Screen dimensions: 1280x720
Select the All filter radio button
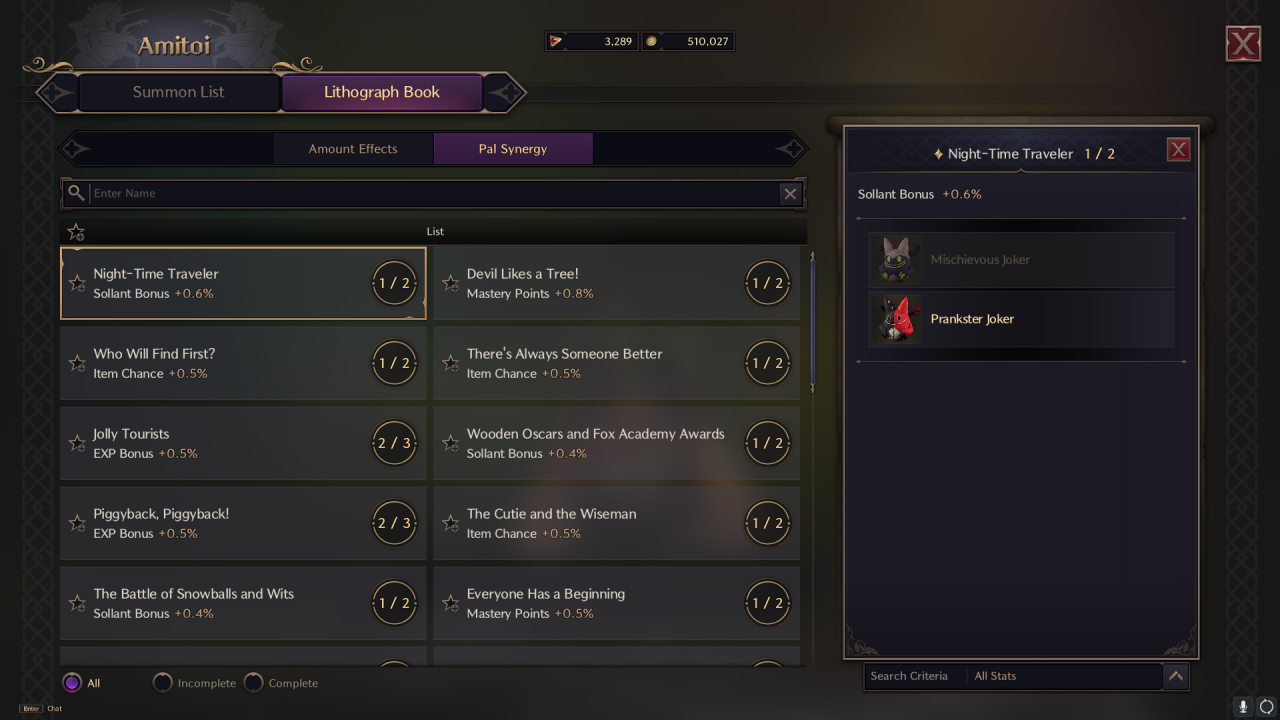click(x=71, y=682)
